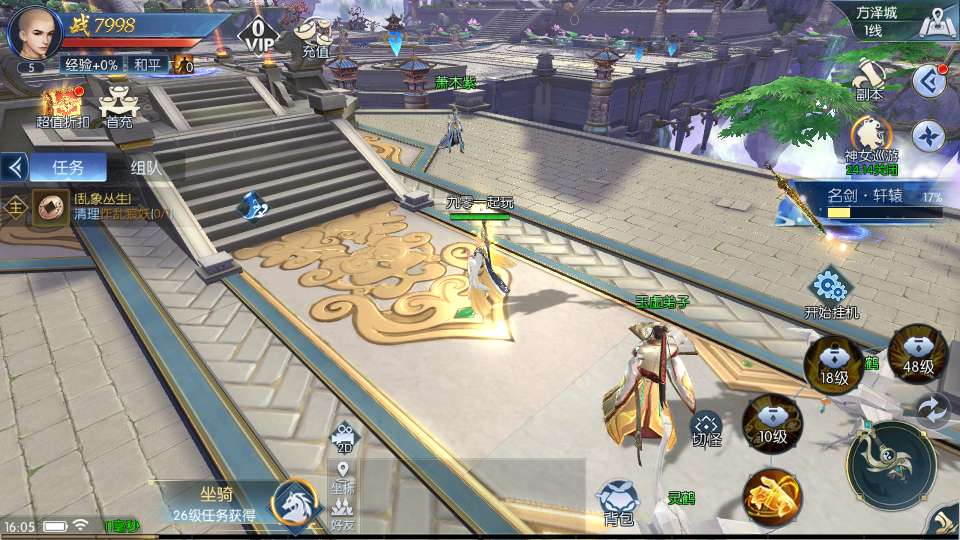Collapse the quest panel with the arrow
The width and height of the screenshot is (960, 540).
tap(15, 167)
